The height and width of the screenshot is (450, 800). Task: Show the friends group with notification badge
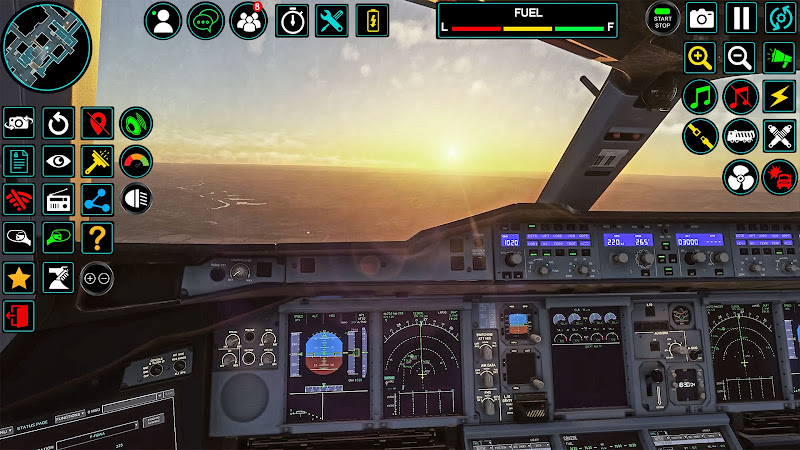point(248,20)
